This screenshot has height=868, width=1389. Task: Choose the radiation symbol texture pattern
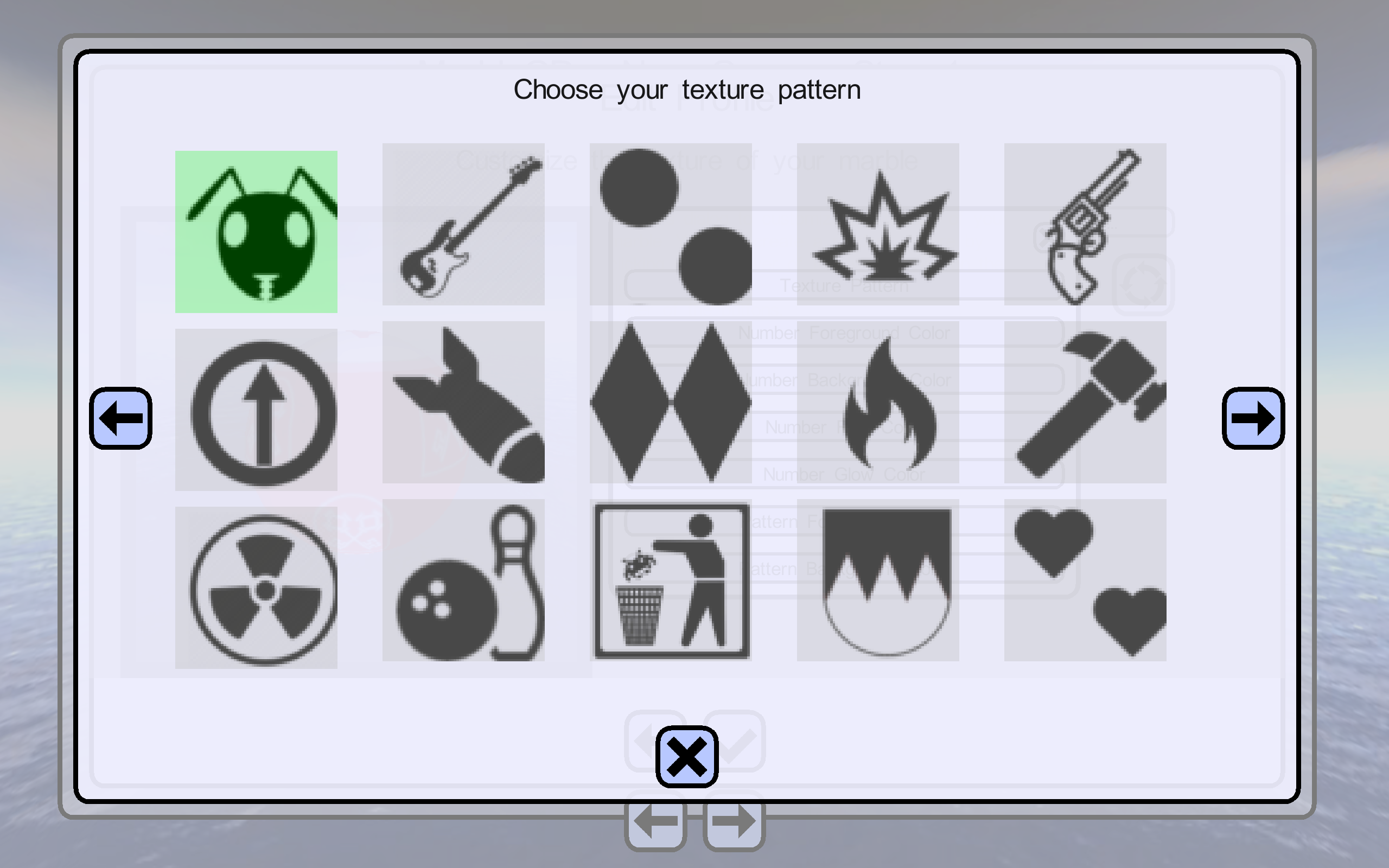pyautogui.click(x=256, y=588)
